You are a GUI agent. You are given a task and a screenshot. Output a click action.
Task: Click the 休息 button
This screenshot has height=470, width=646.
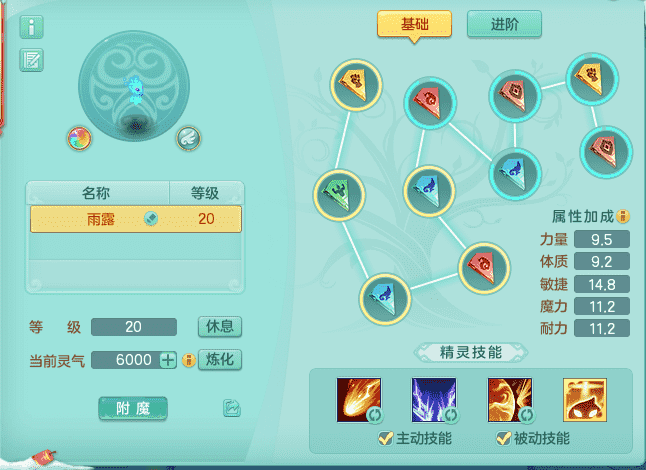coord(219,327)
